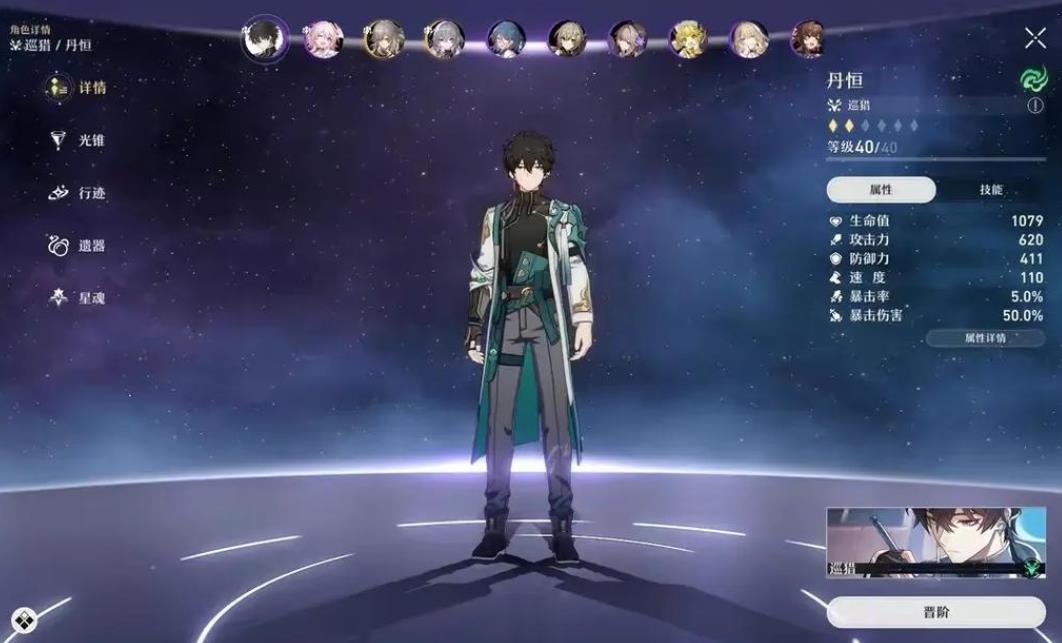Open the 遗器 relics menu

(78, 245)
